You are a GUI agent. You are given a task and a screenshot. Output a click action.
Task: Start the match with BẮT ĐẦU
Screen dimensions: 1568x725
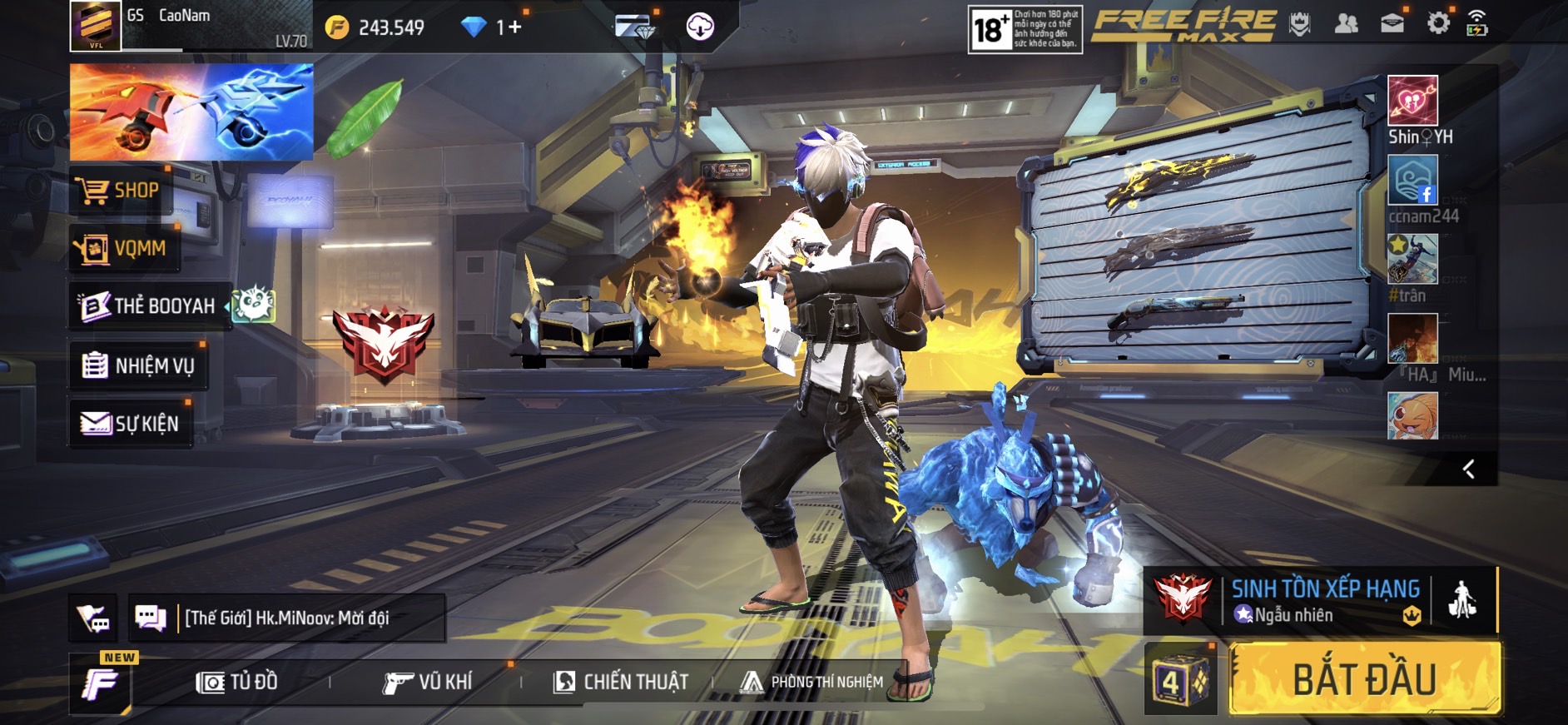click(1365, 679)
